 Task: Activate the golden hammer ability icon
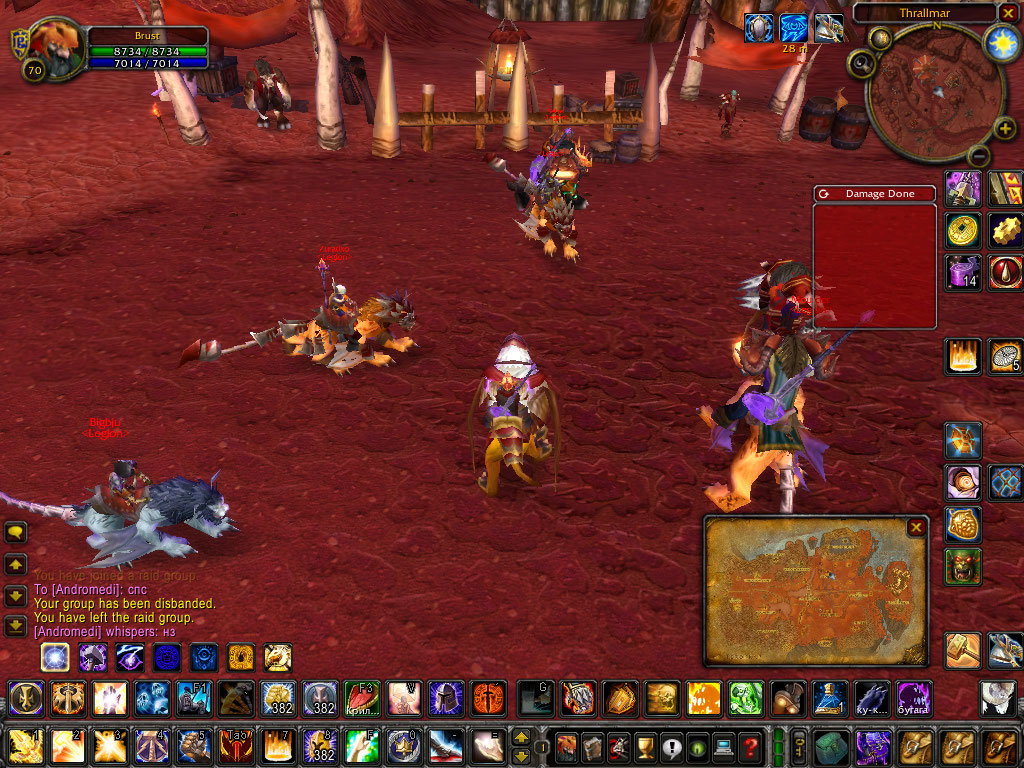(963, 651)
